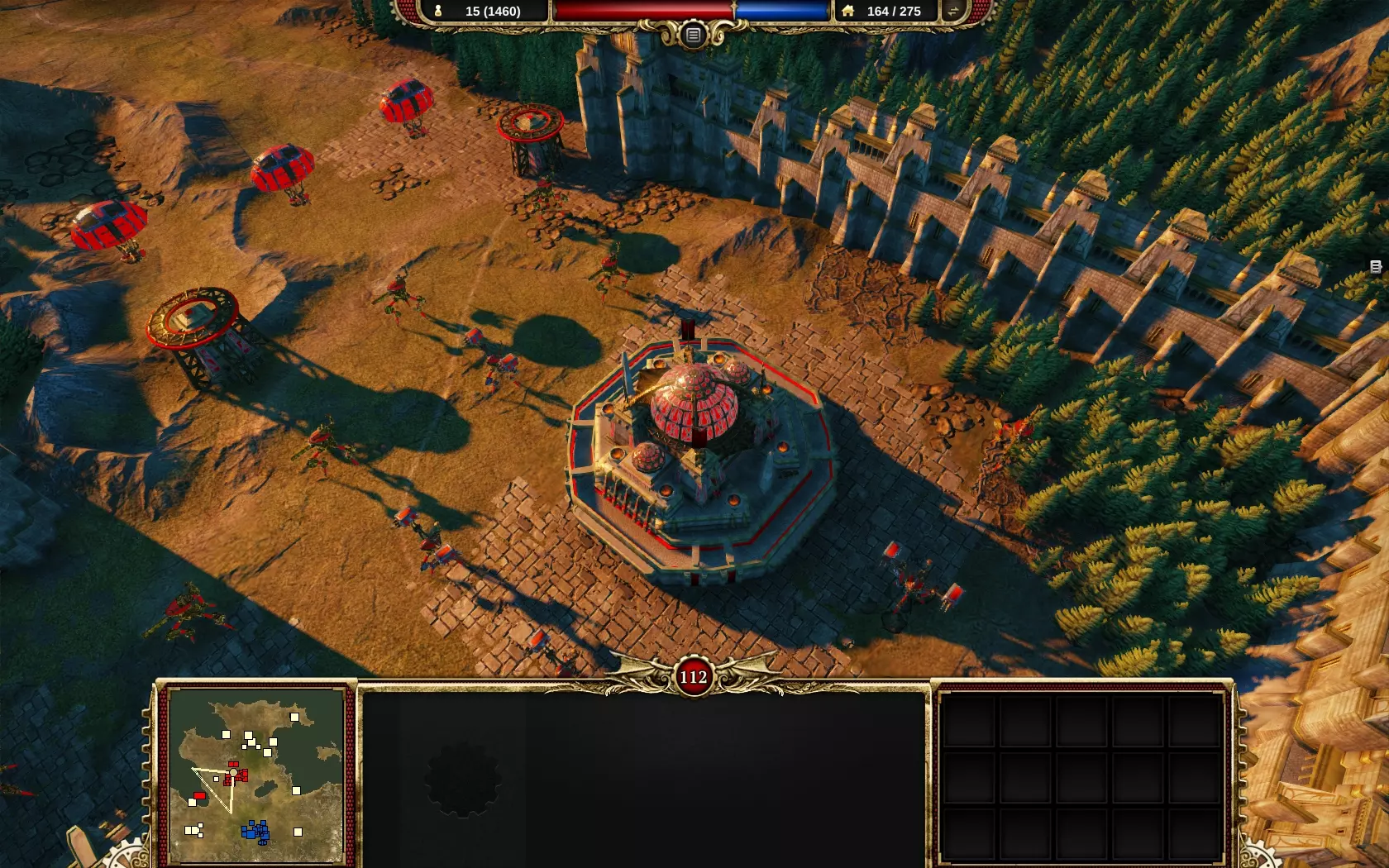Jump to the blue base on the minimap
Screen dimensions: 1389x868
click(x=255, y=831)
